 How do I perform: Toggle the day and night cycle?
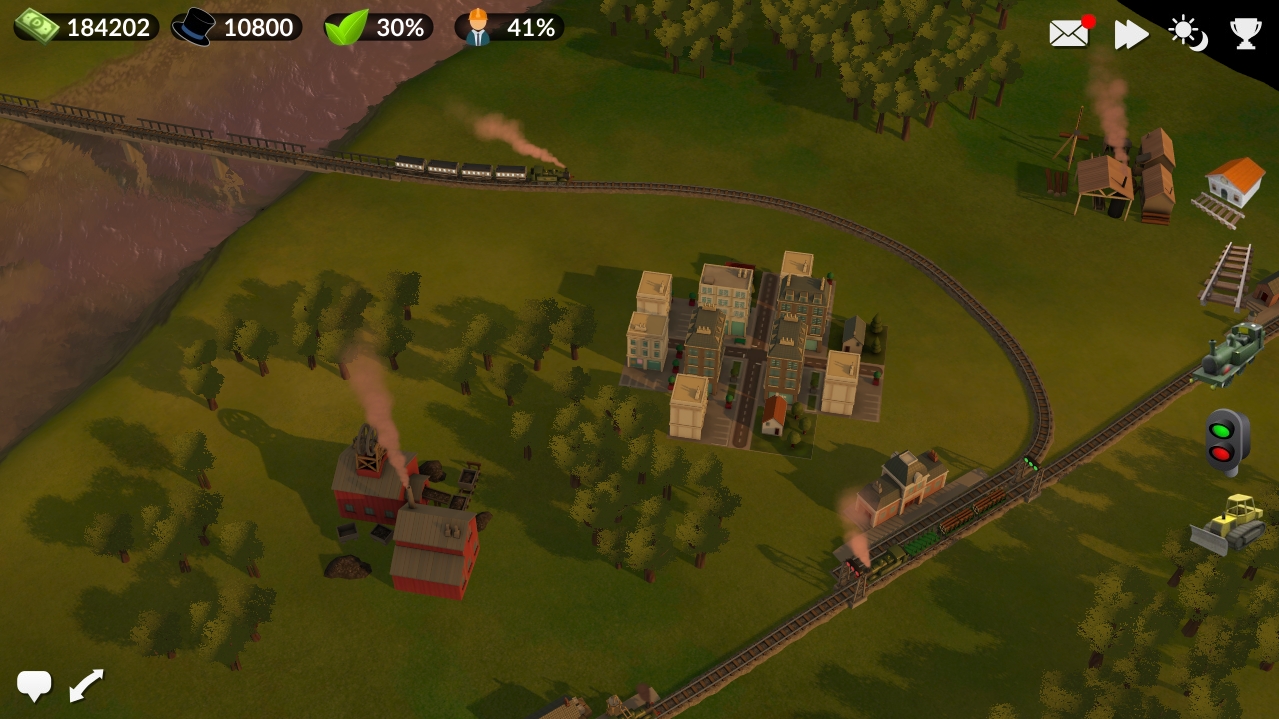[1187, 33]
